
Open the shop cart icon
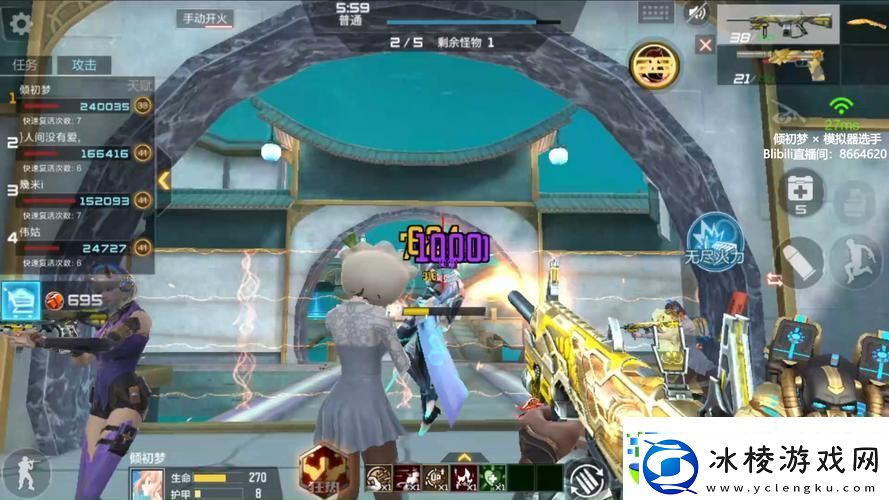20,298
